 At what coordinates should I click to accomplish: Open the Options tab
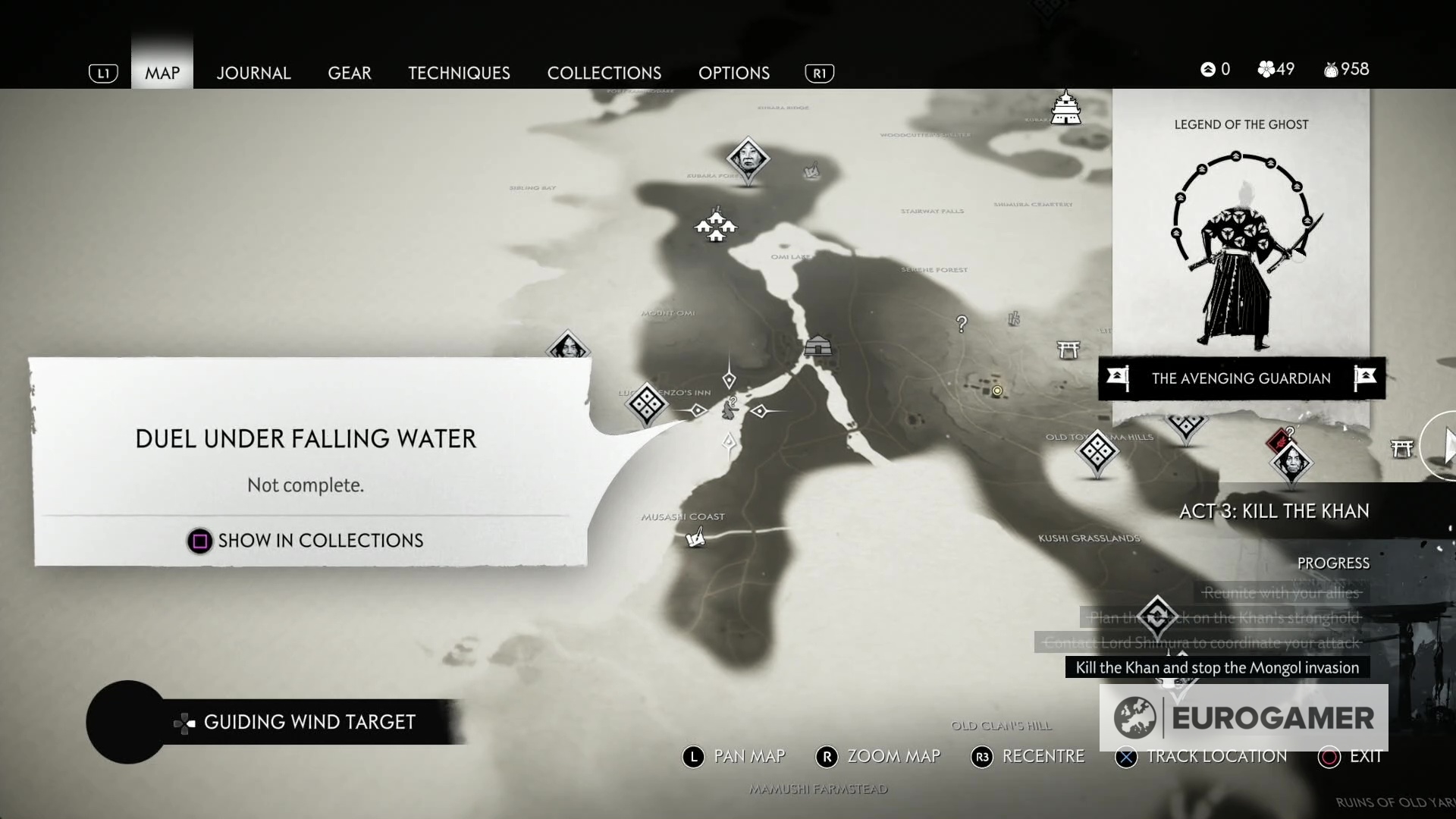(733, 73)
